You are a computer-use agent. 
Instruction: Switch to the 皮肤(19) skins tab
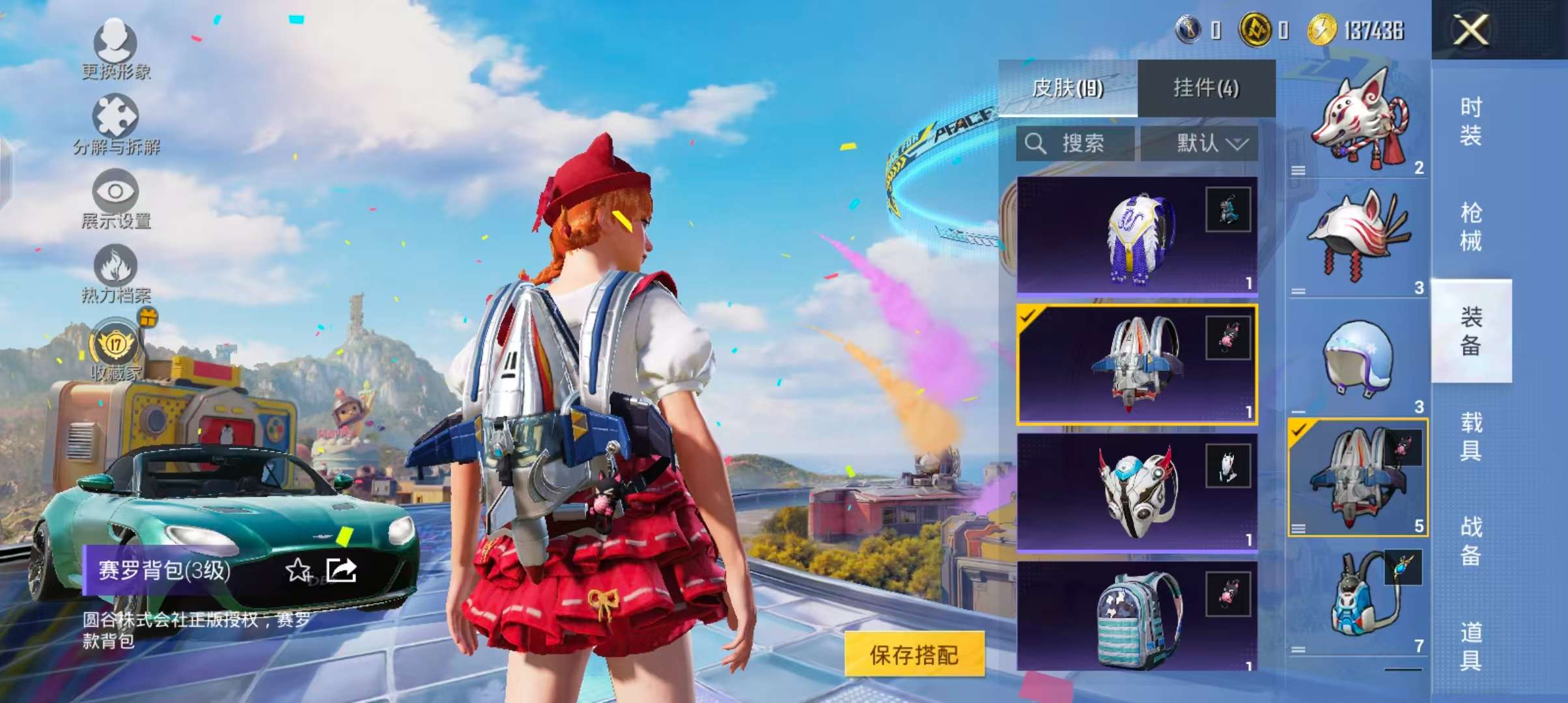[x=1068, y=88]
